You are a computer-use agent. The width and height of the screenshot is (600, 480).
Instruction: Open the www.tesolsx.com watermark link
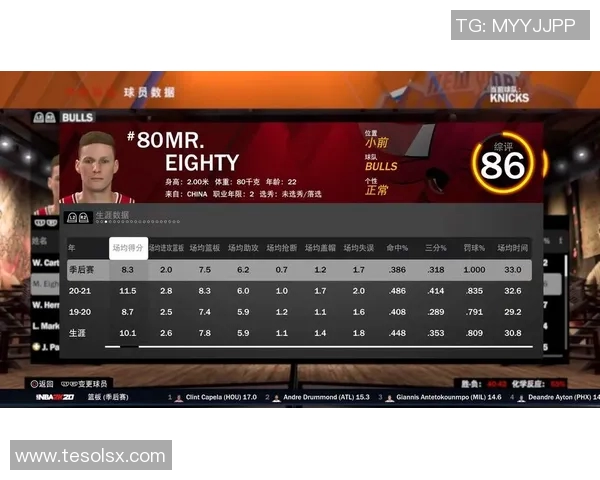[x=90, y=456]
